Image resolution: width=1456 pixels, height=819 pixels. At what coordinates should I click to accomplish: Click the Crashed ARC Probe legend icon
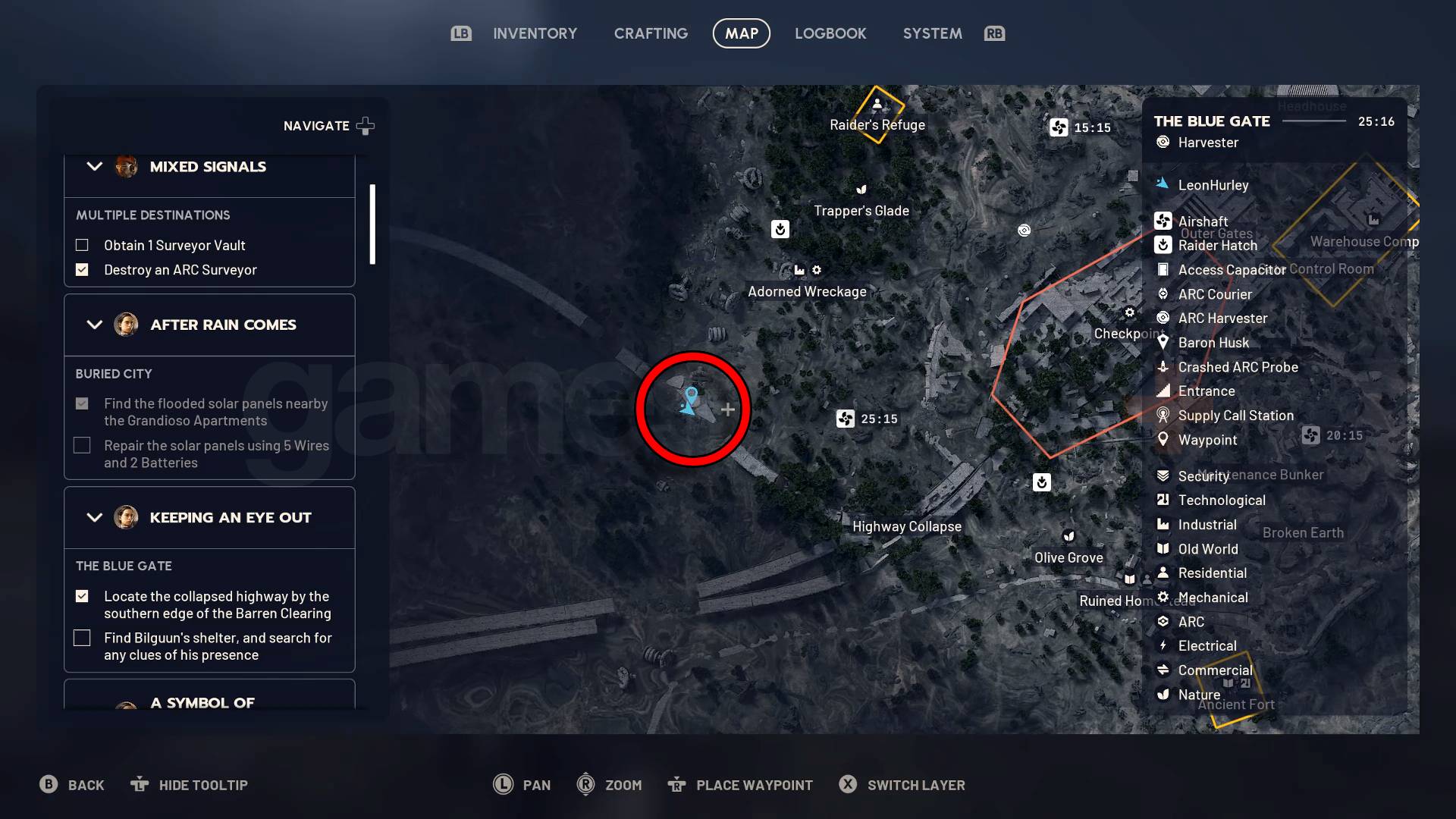pyautogui.click(x=1164, y=367)
